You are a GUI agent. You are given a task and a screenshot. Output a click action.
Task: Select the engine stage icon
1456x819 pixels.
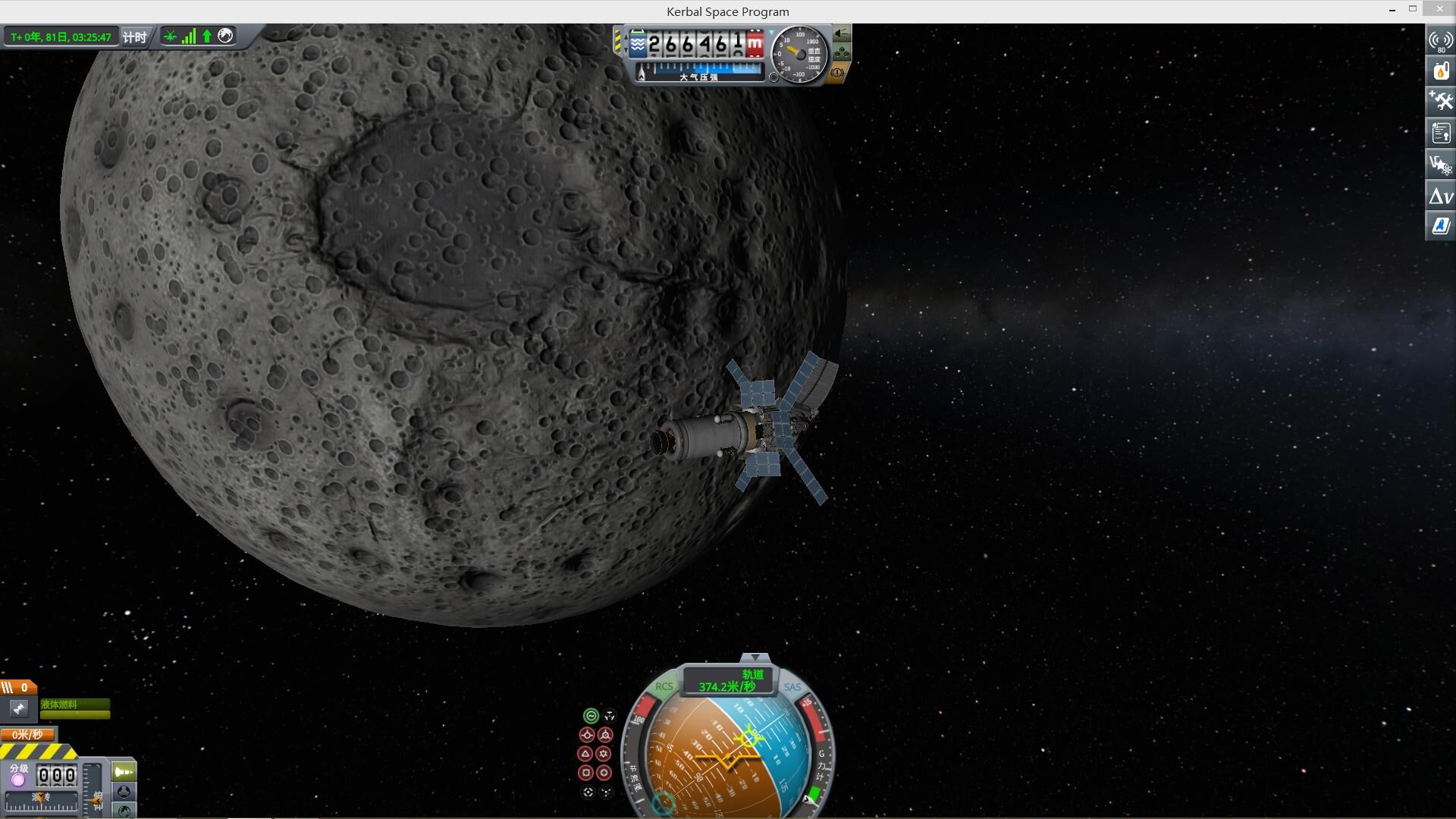18,708
